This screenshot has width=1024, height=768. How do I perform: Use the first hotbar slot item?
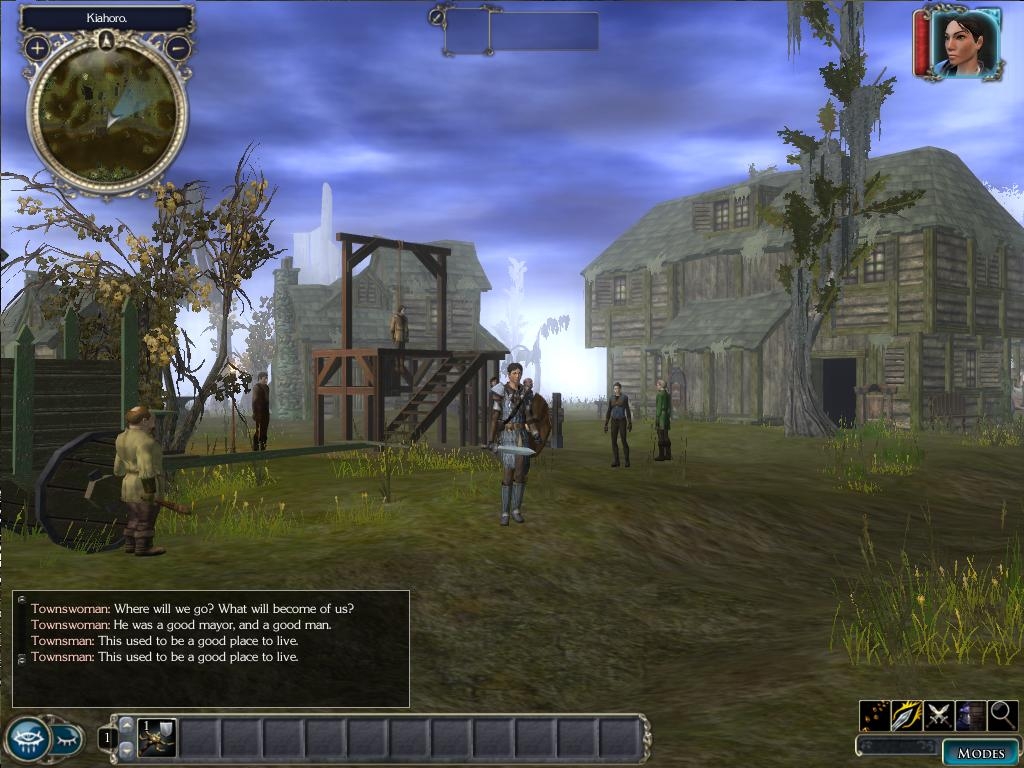[x=157, y=738]
